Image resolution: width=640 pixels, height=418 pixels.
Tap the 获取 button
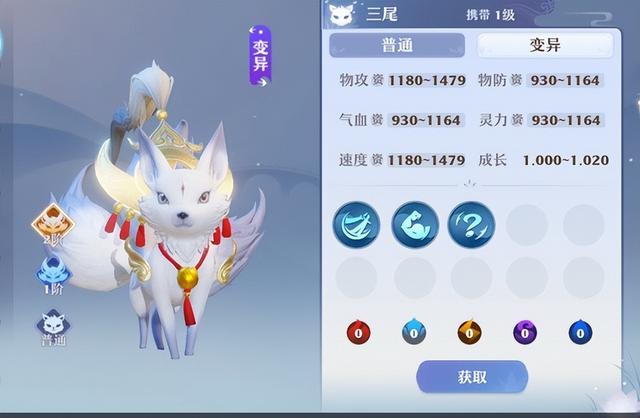(472, 377)
